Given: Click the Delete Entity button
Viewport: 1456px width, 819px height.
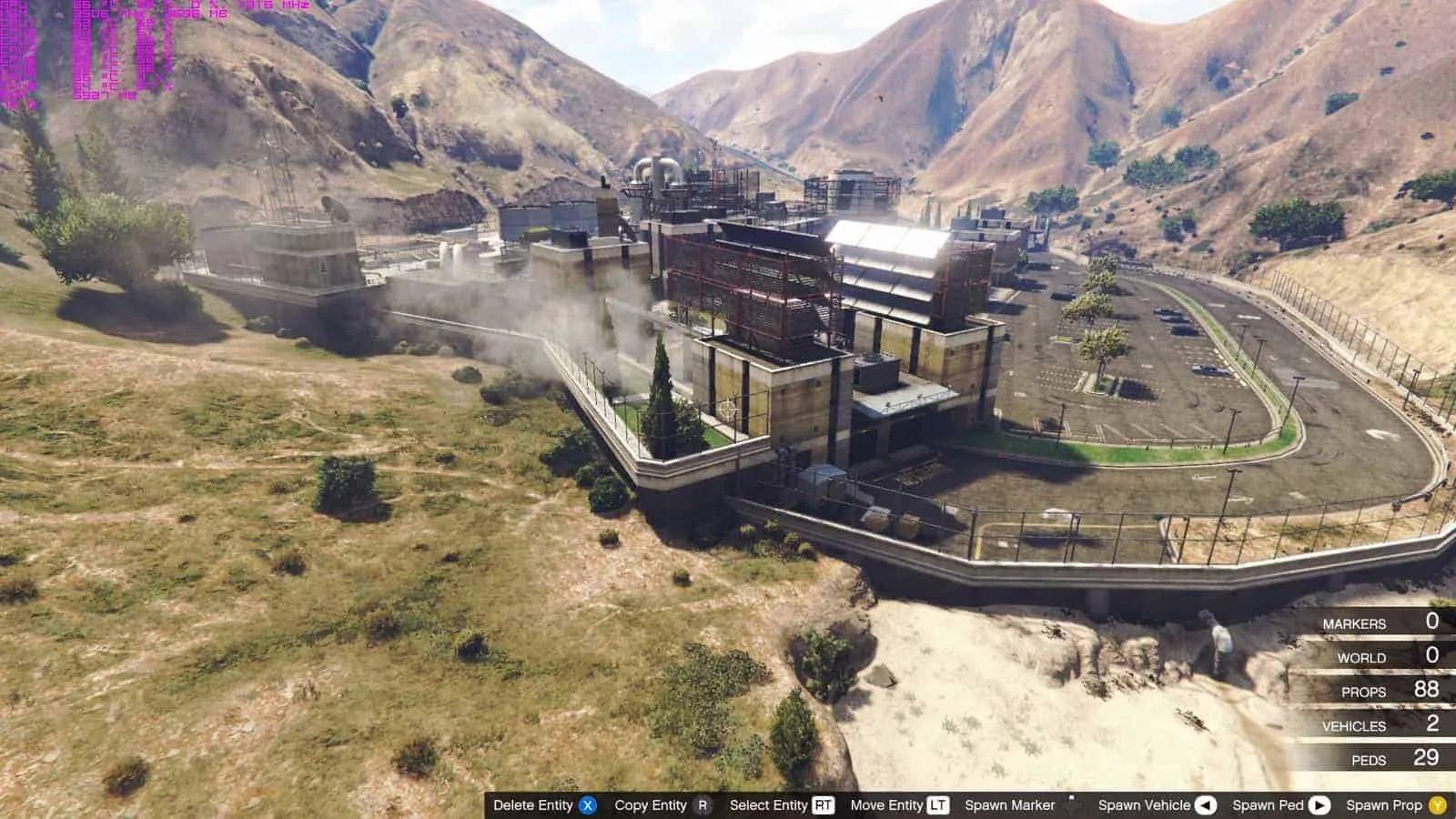Looking at the screenshot, I should [535, 804].
